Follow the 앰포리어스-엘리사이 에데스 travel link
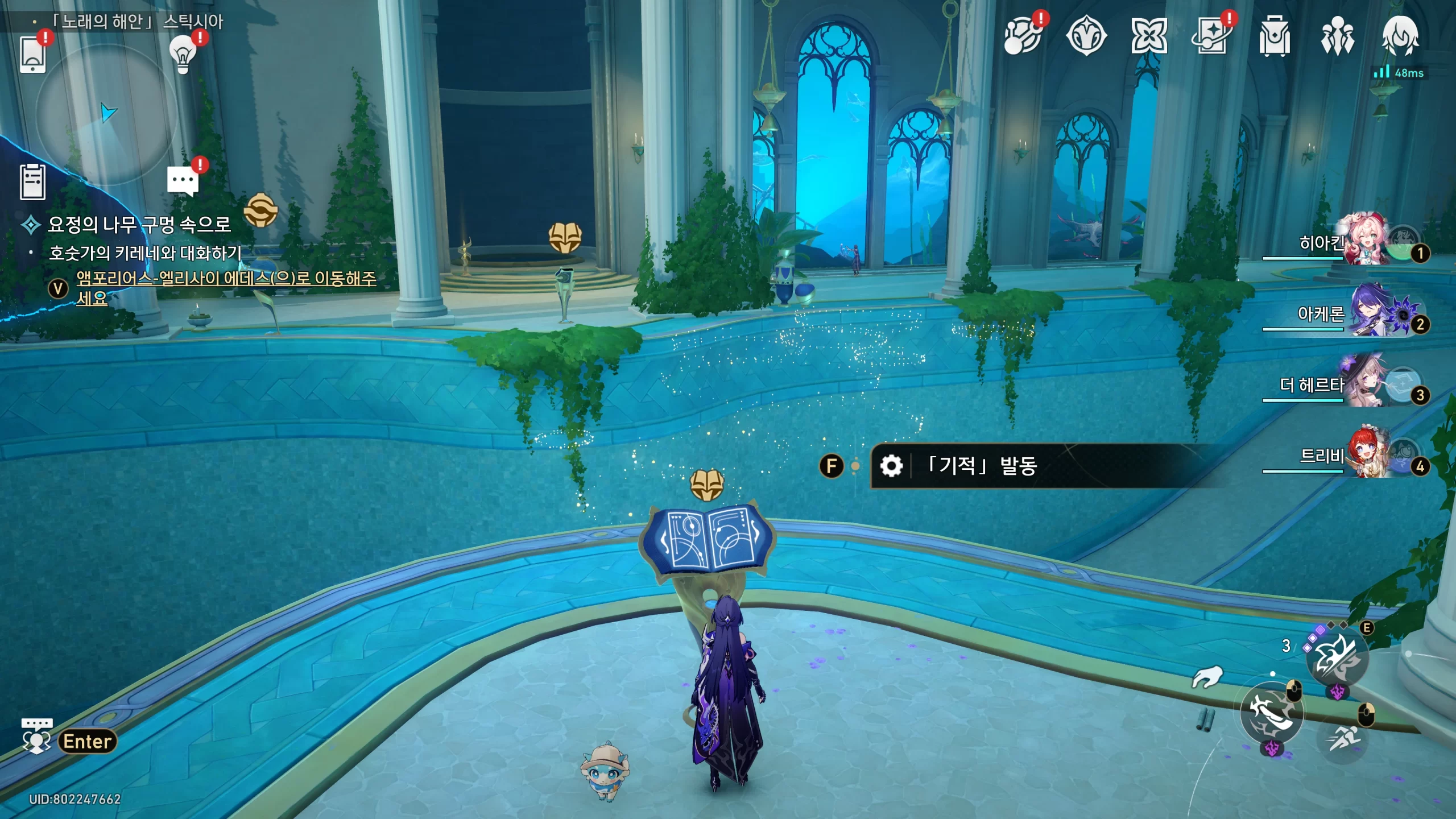 pos(226,279)
